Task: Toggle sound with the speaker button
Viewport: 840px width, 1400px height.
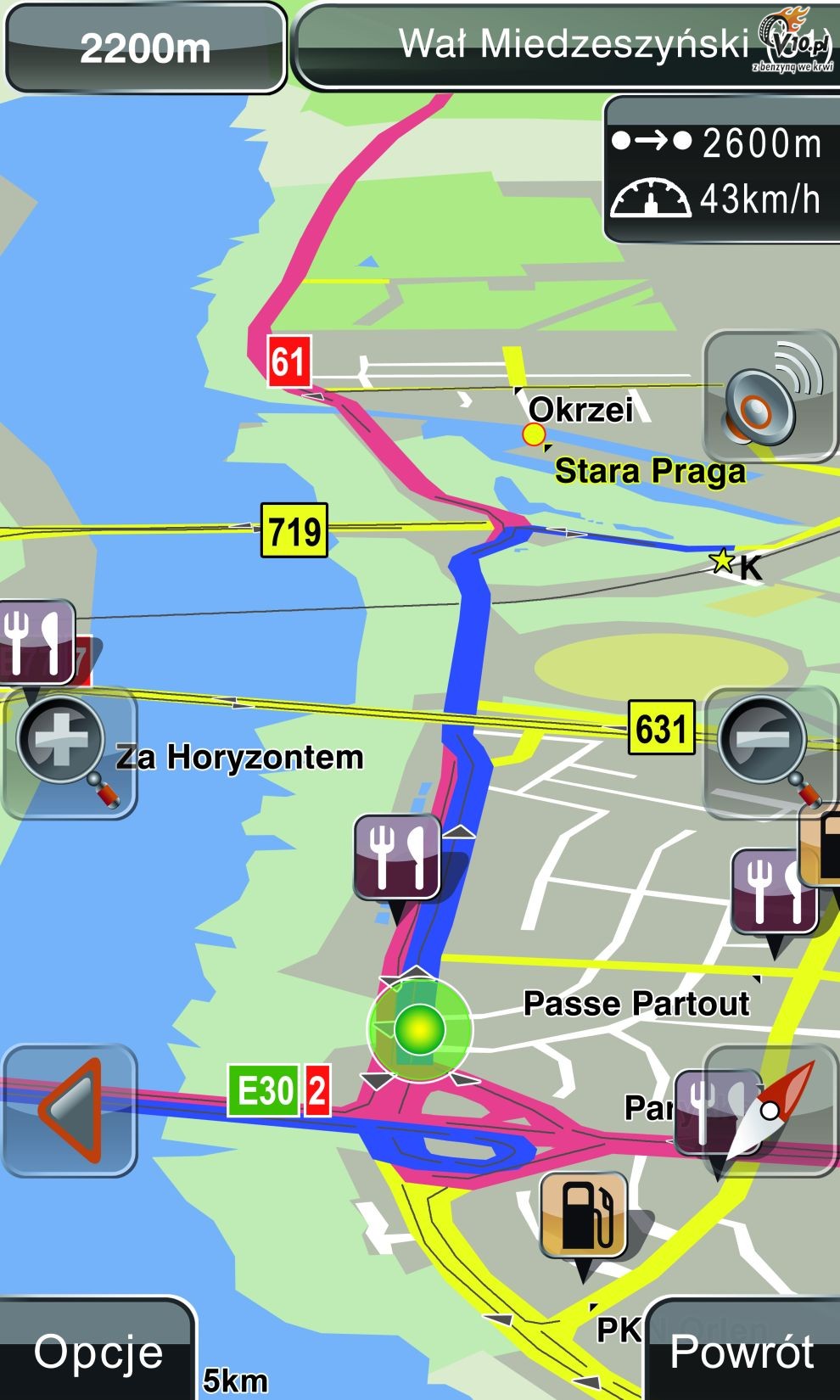Action: [x=770, y=395]
